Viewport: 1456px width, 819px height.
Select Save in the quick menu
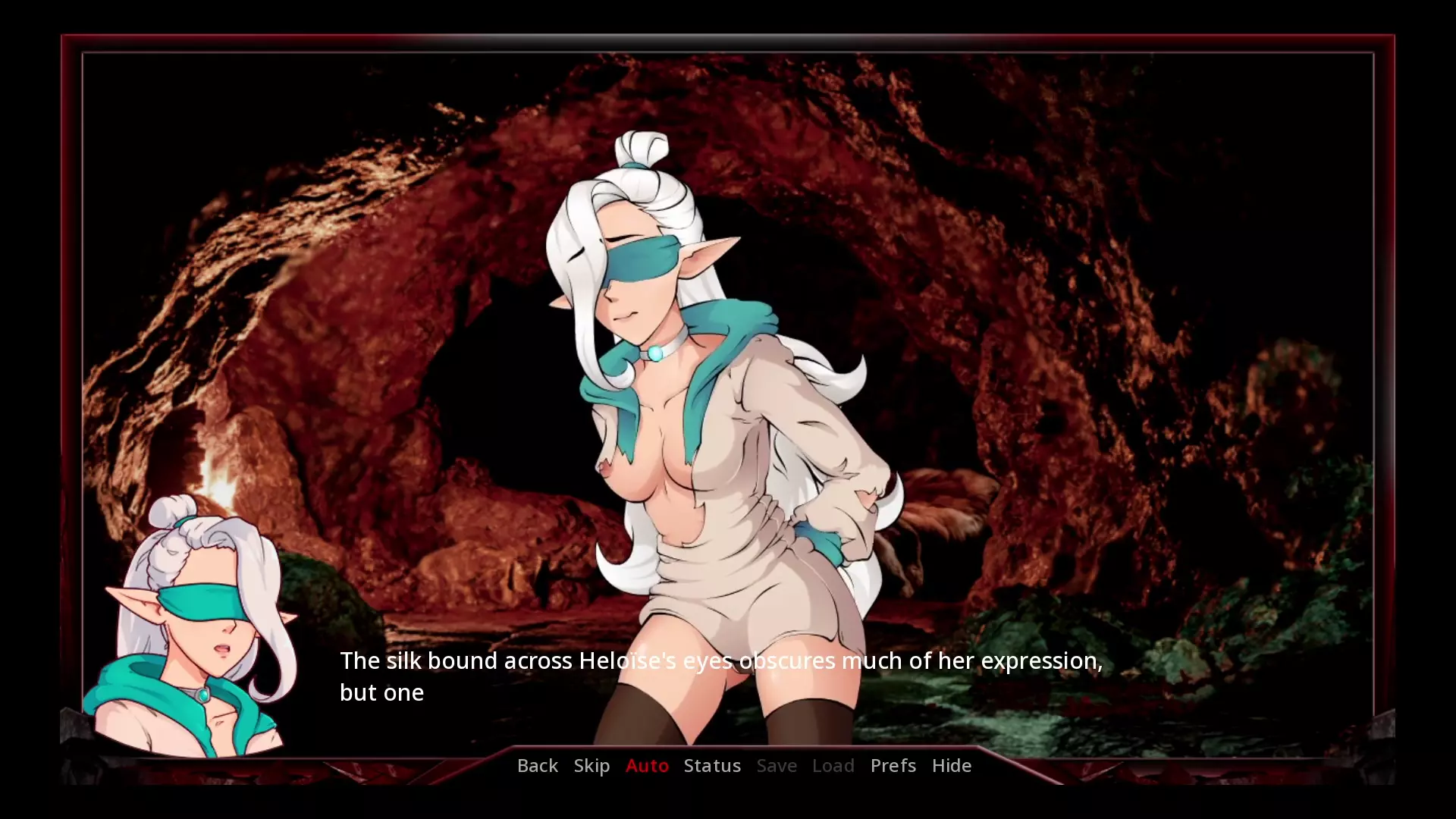[777, 766]
